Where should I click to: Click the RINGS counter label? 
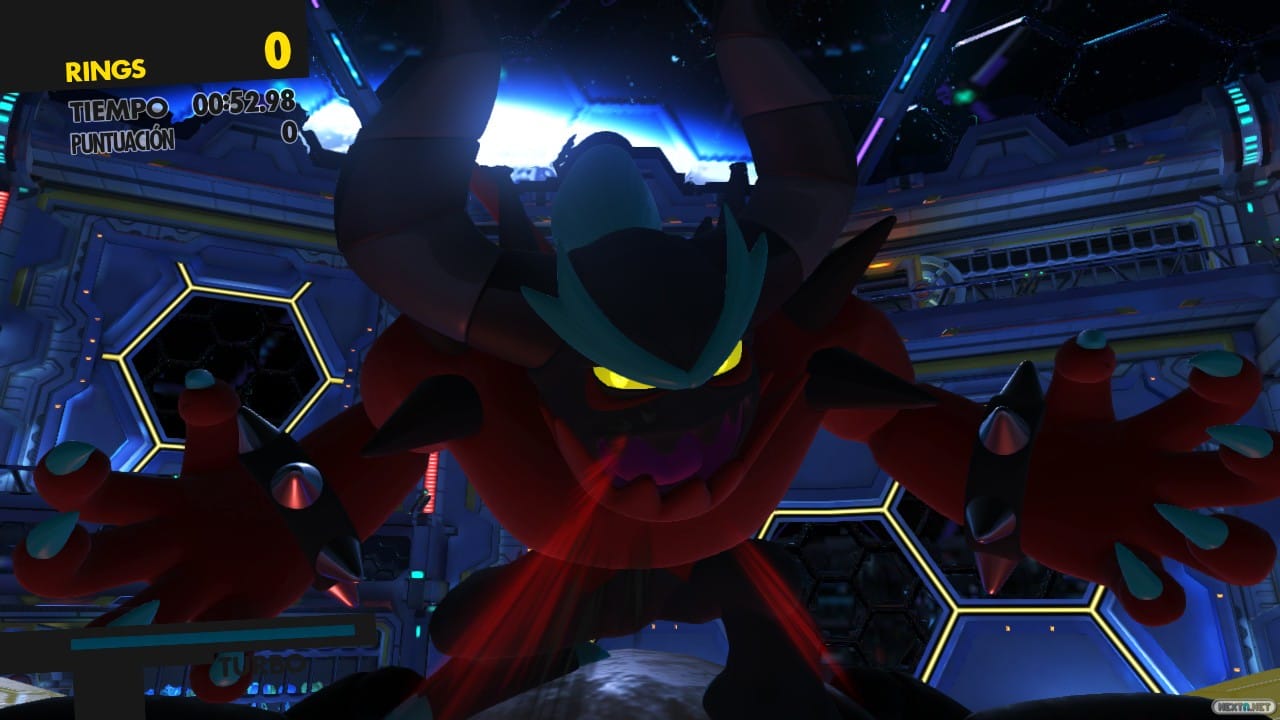103,68
